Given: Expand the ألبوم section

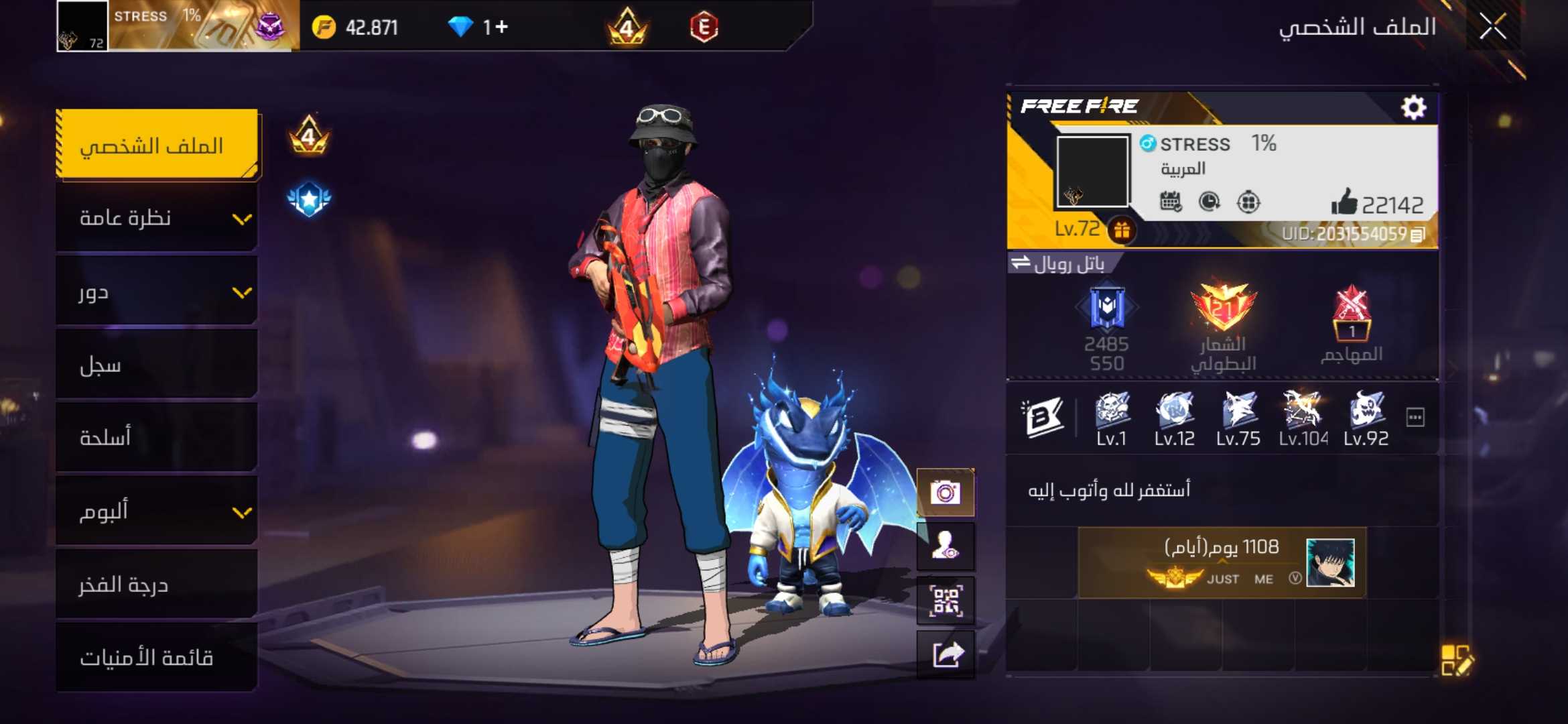Looking at the screenshot, I should (157, 511).
